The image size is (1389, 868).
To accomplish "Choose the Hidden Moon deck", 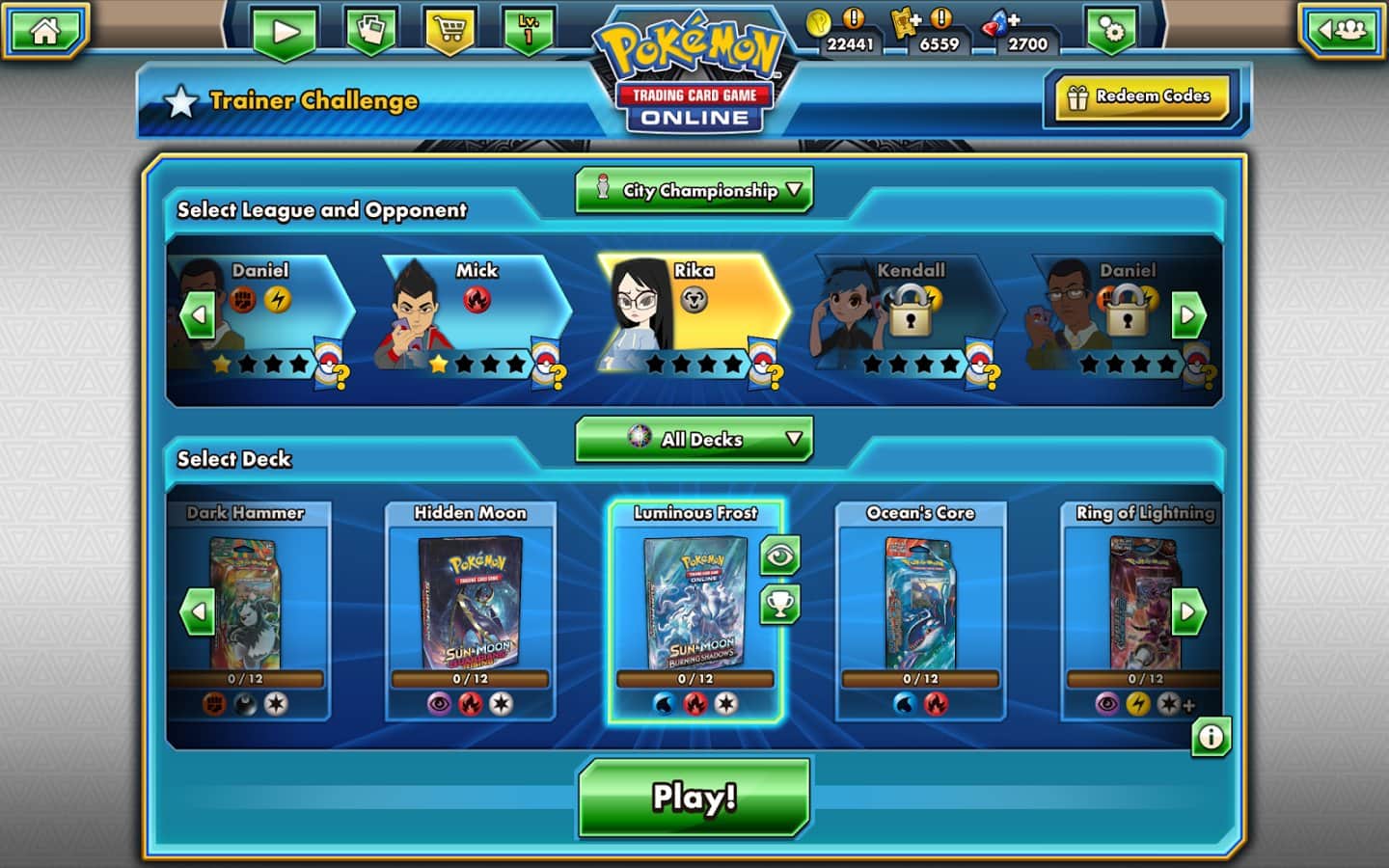I will pos(471,610).
